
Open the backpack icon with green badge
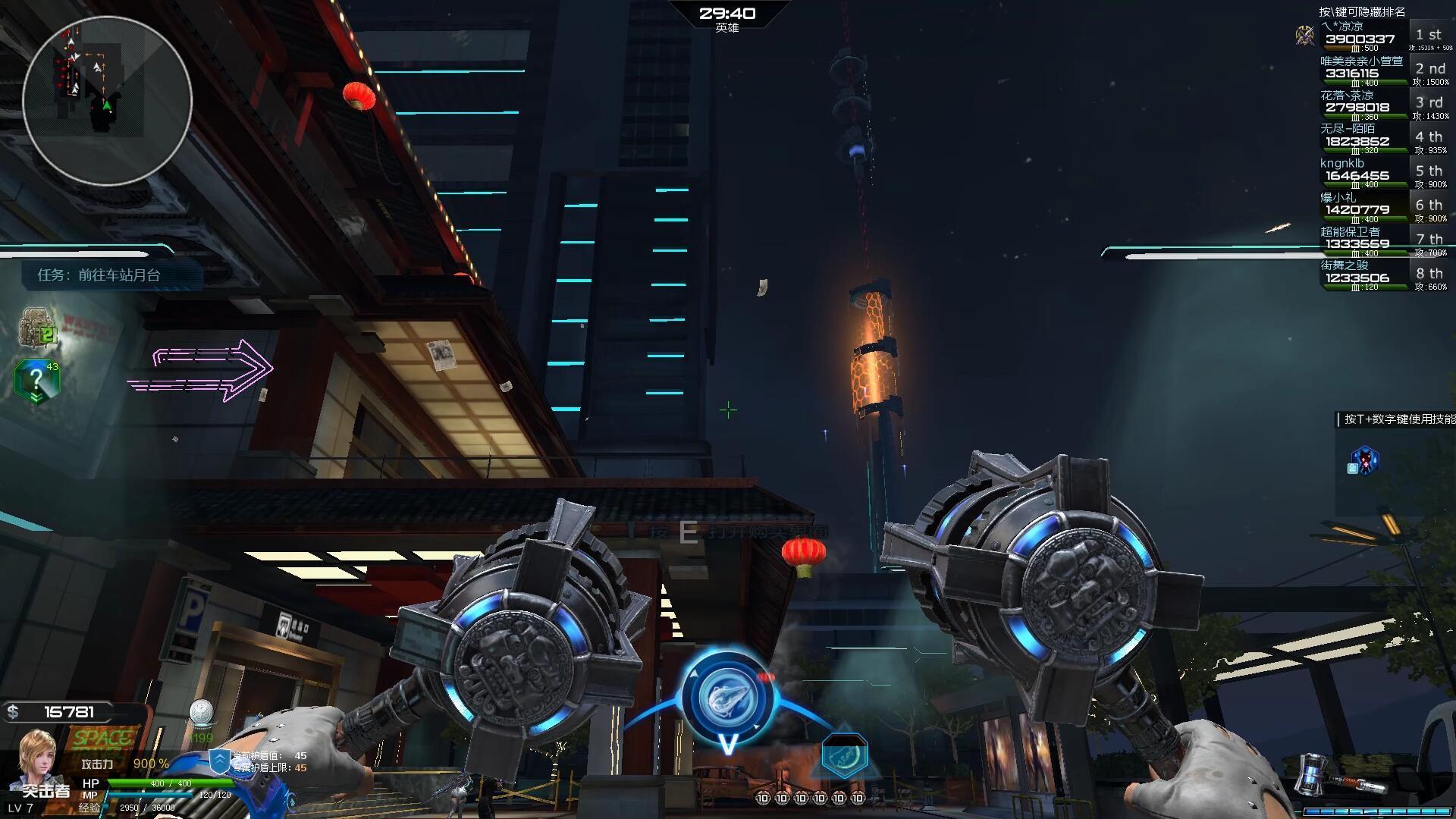point(36,328)
